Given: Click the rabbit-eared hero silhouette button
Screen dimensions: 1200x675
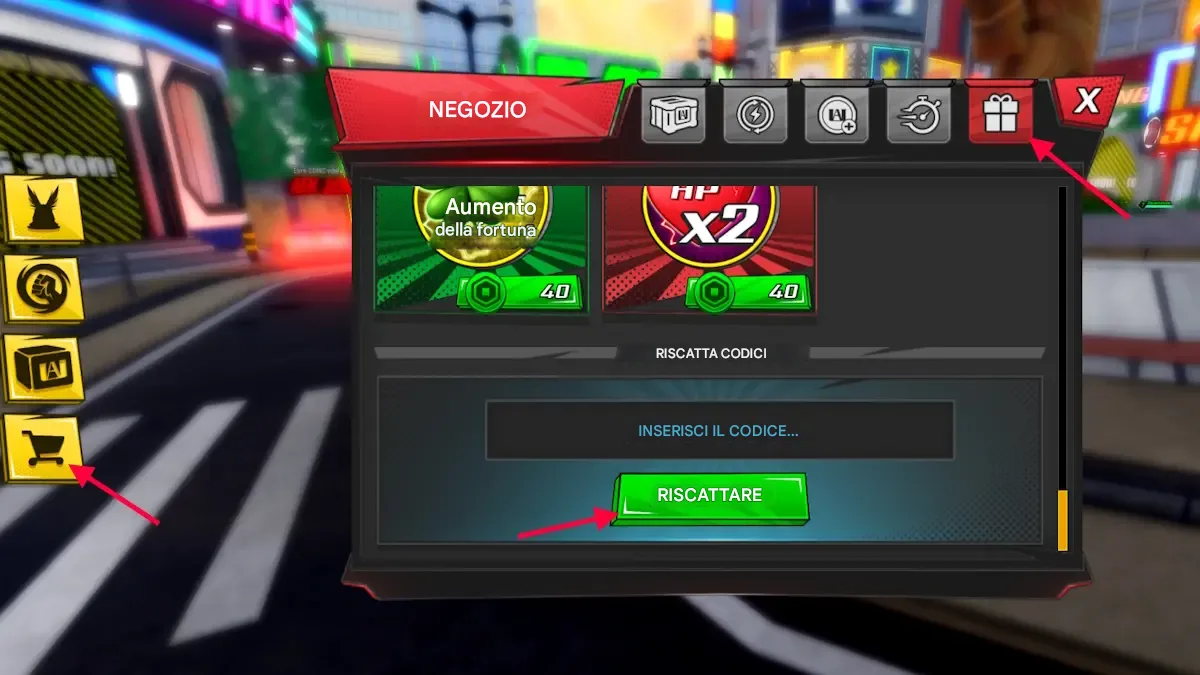Looking at the screenshot, I should (x=42, y=208).
